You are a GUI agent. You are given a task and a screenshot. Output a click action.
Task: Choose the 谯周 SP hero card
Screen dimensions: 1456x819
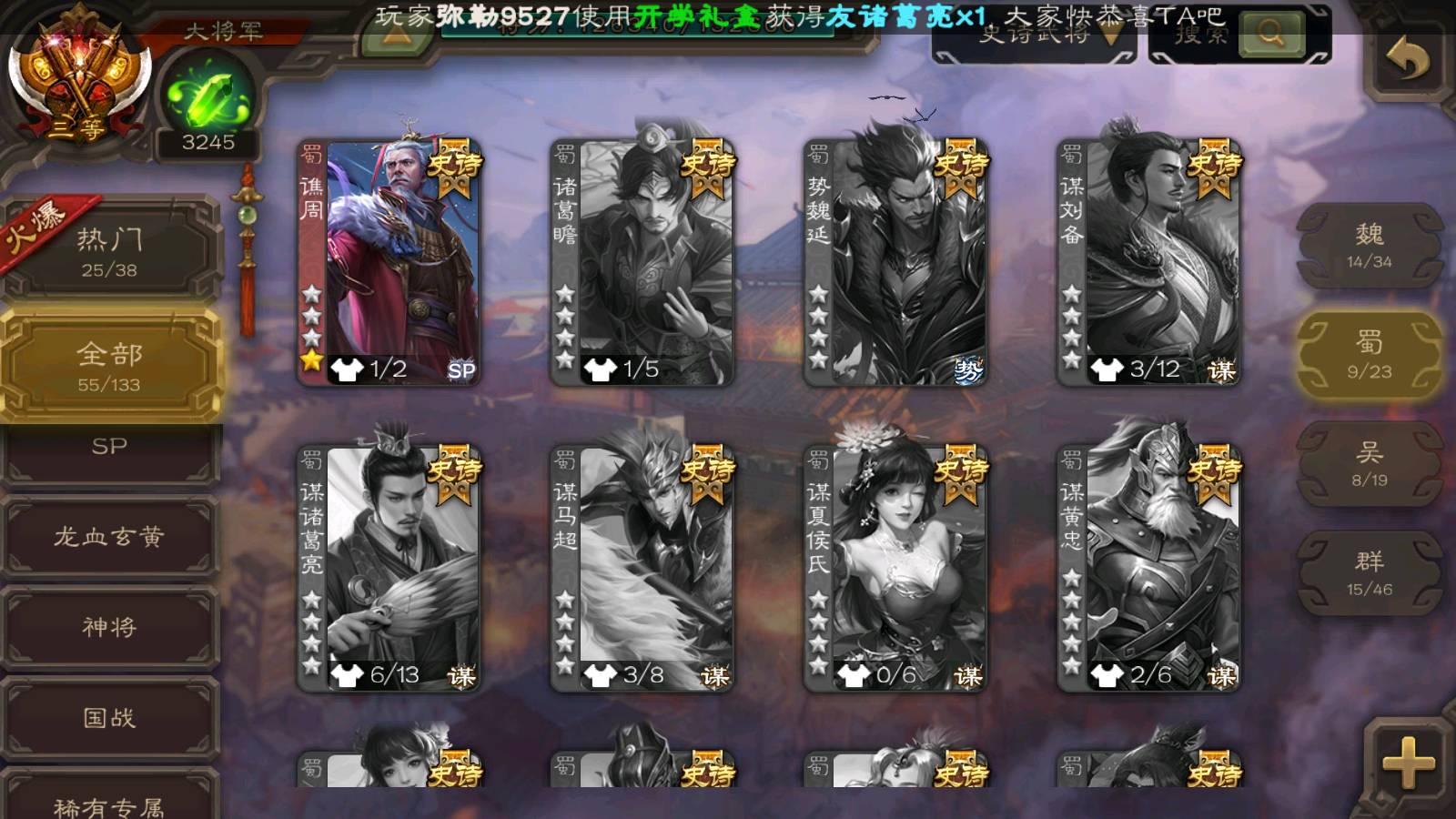point(389,262)
